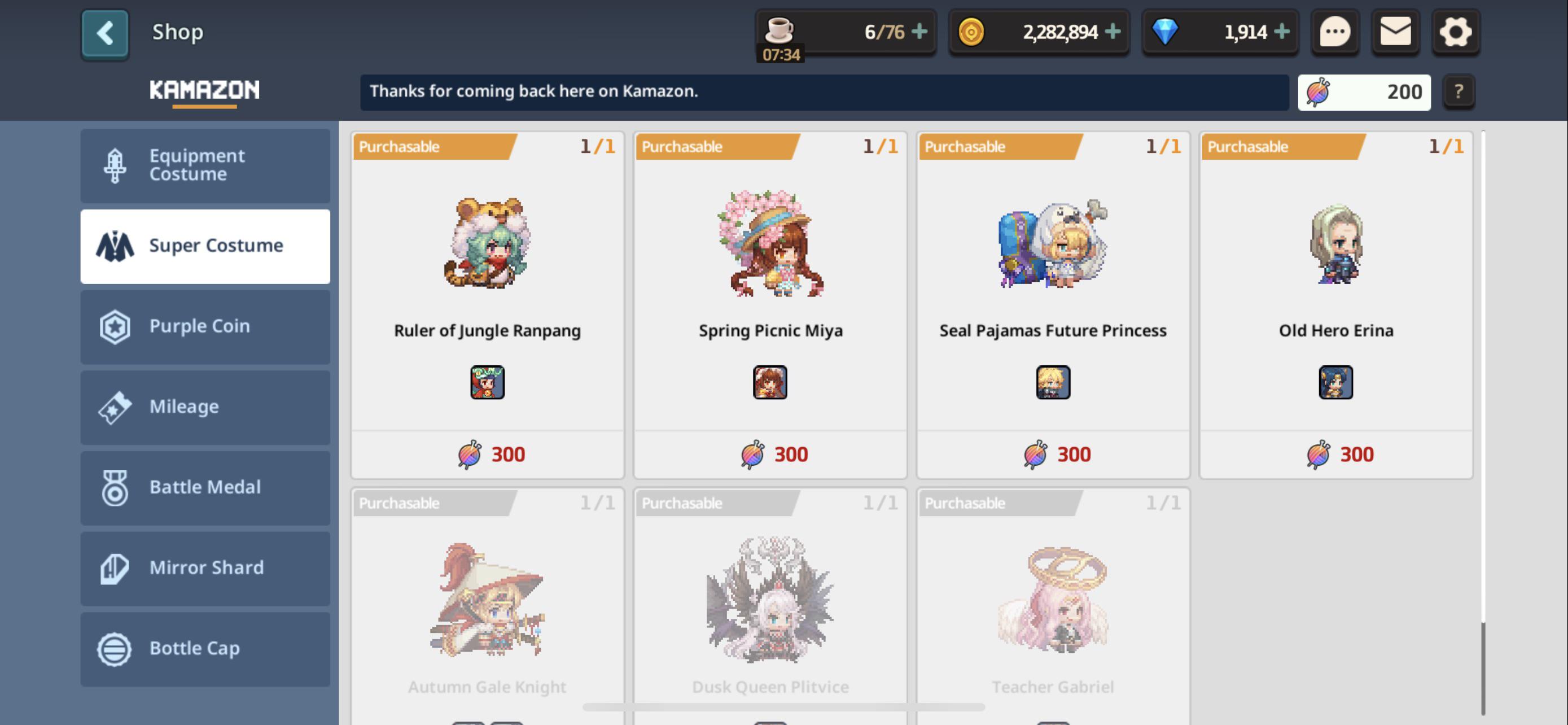Buy Ruler of Jungle Ranpang for 300
1568x725 pixels.
487,453
